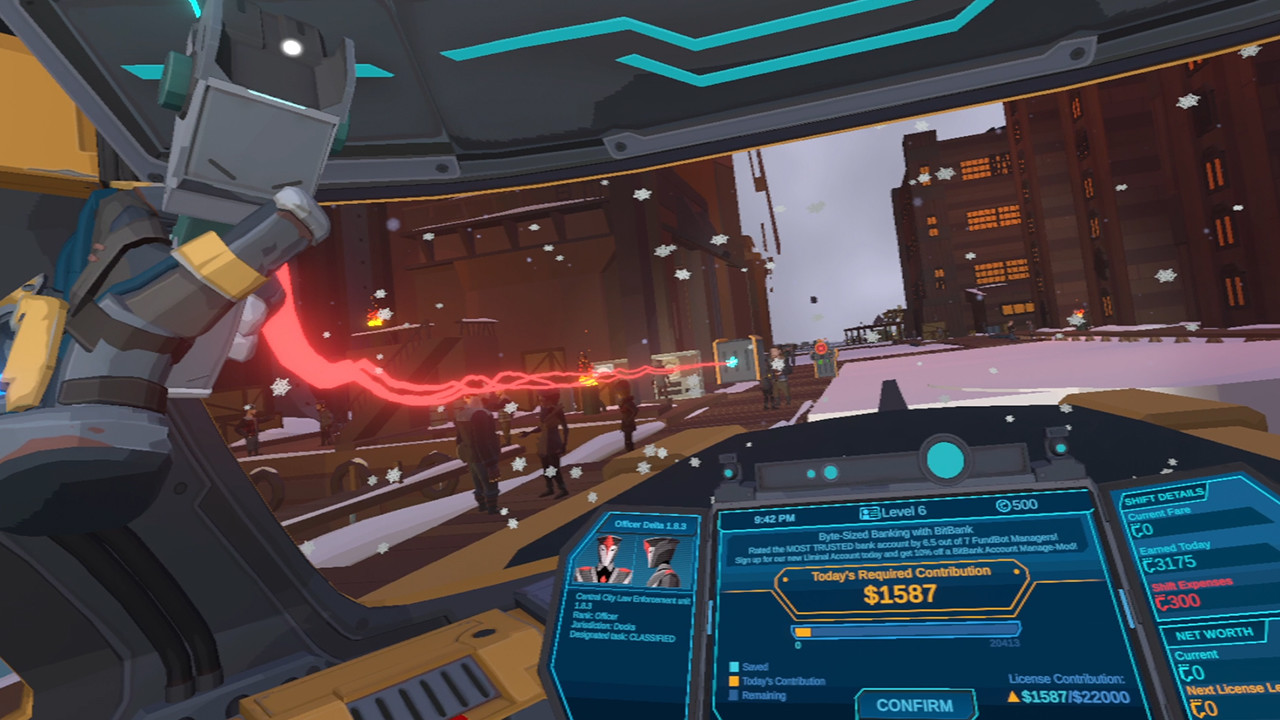Adjust the contribution amount slider bar
The image size is (1280, 720).
coord(906,631)
